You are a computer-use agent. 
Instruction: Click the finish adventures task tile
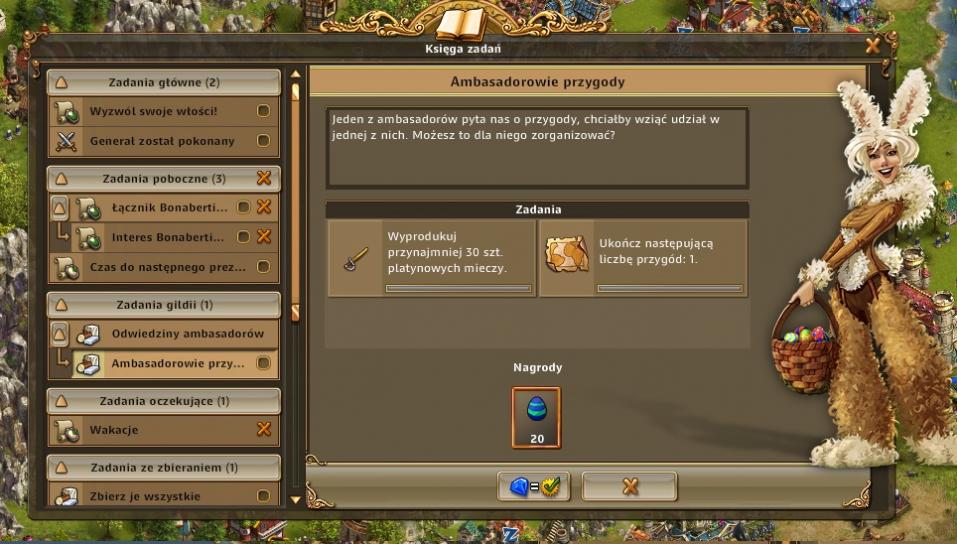(x=643, y=259)
